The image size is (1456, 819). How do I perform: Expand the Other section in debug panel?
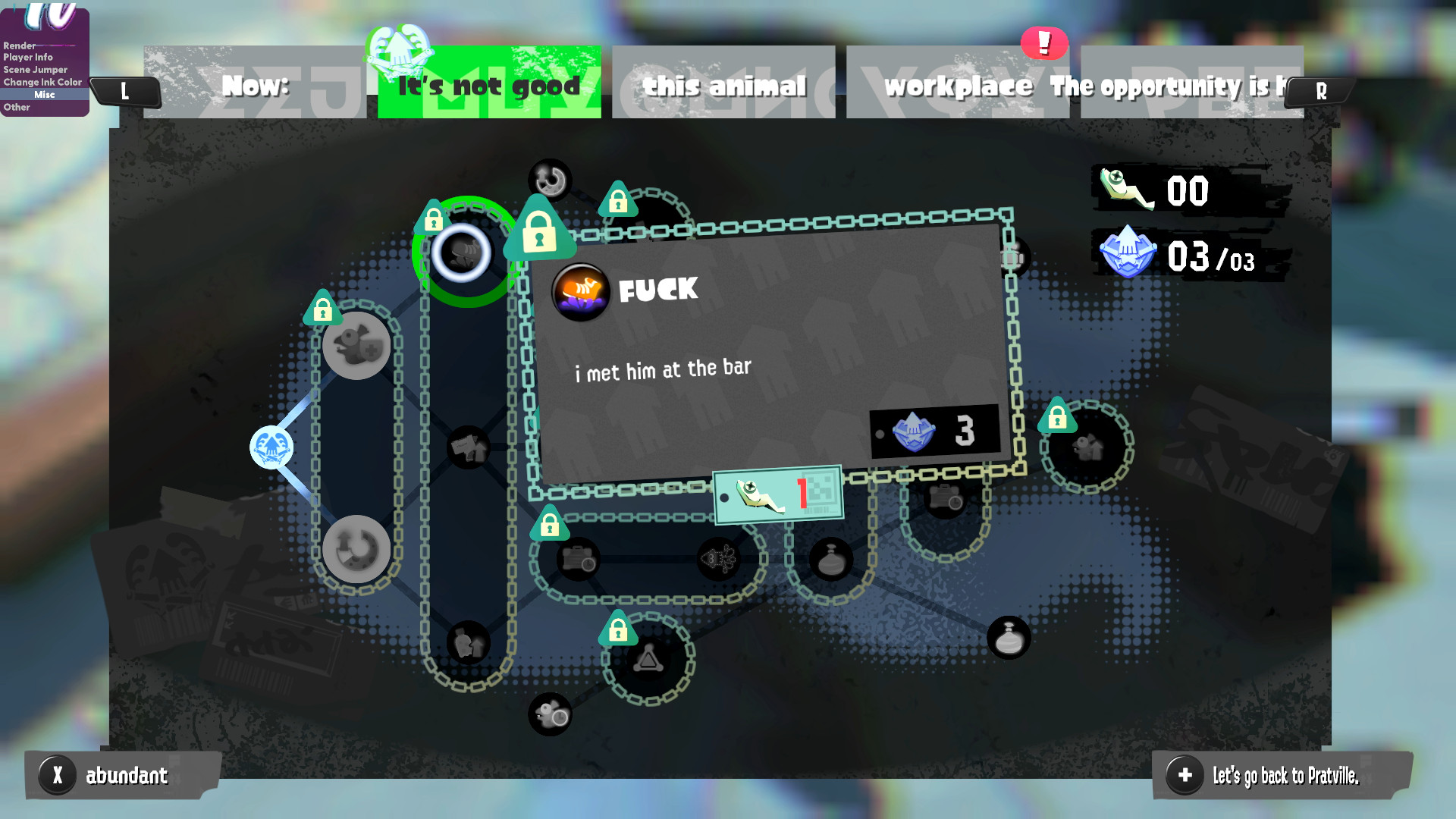point(16,107)
